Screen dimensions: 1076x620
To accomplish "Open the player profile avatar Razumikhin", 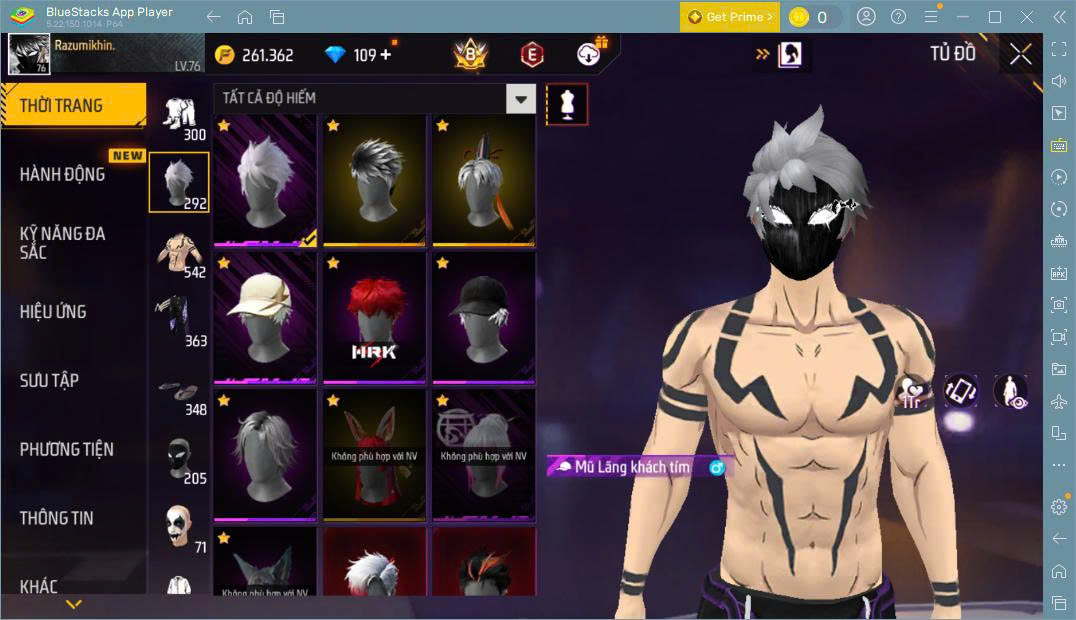I will 29,54.
